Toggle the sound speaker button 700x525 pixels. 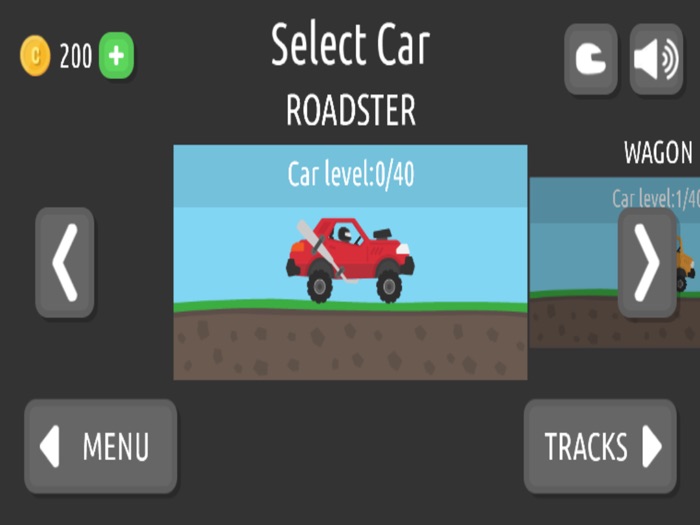coord(656,59)
